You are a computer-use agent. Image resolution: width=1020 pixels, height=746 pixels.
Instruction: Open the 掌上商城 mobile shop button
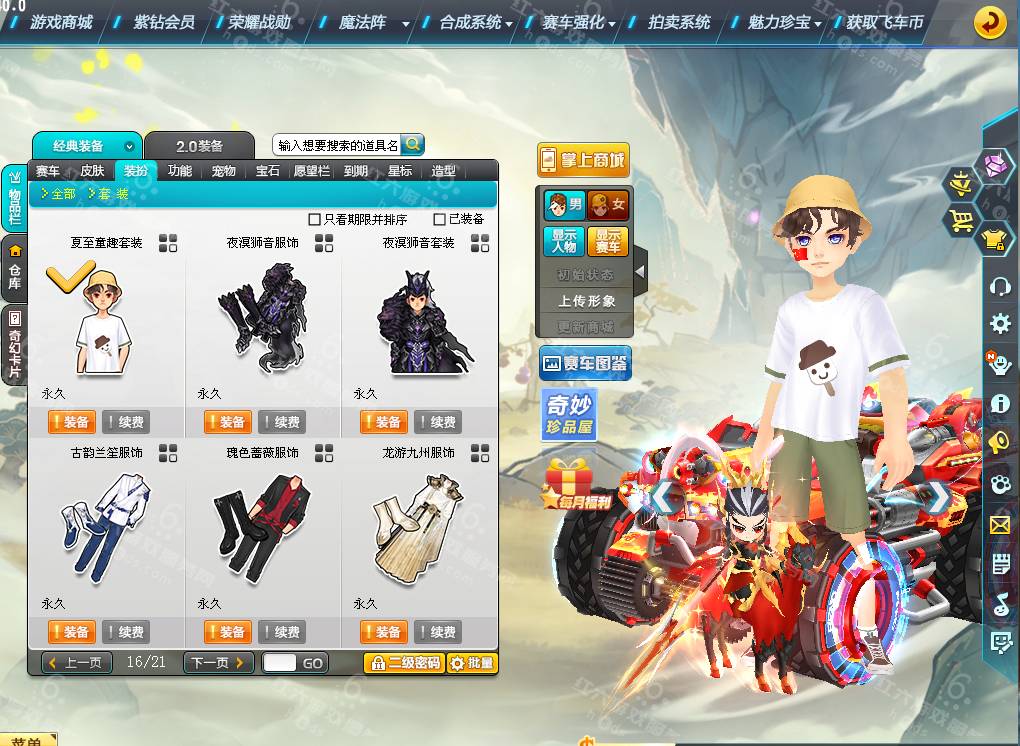coord(583,160)
